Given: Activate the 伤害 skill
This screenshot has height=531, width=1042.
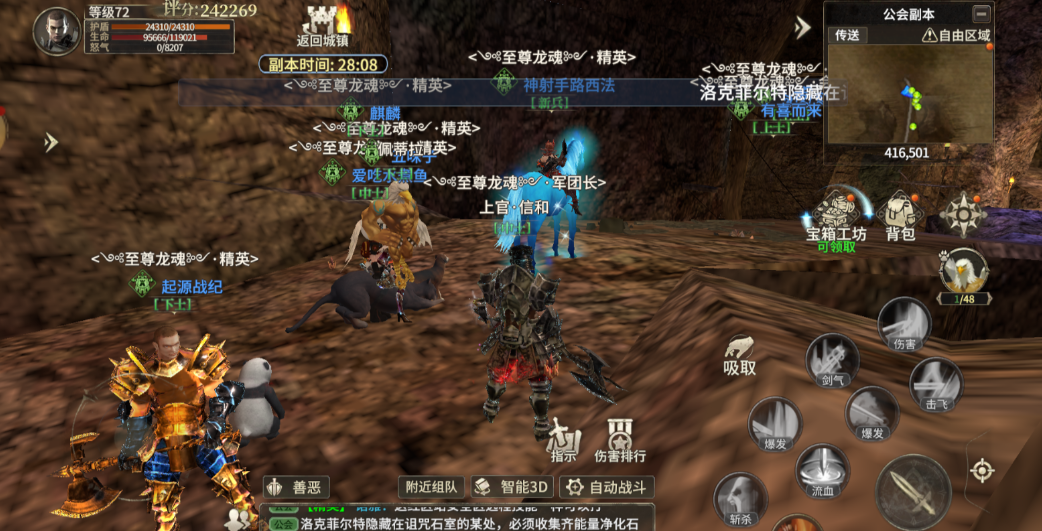Looking at the screenshot, I should tap(904, 324).
